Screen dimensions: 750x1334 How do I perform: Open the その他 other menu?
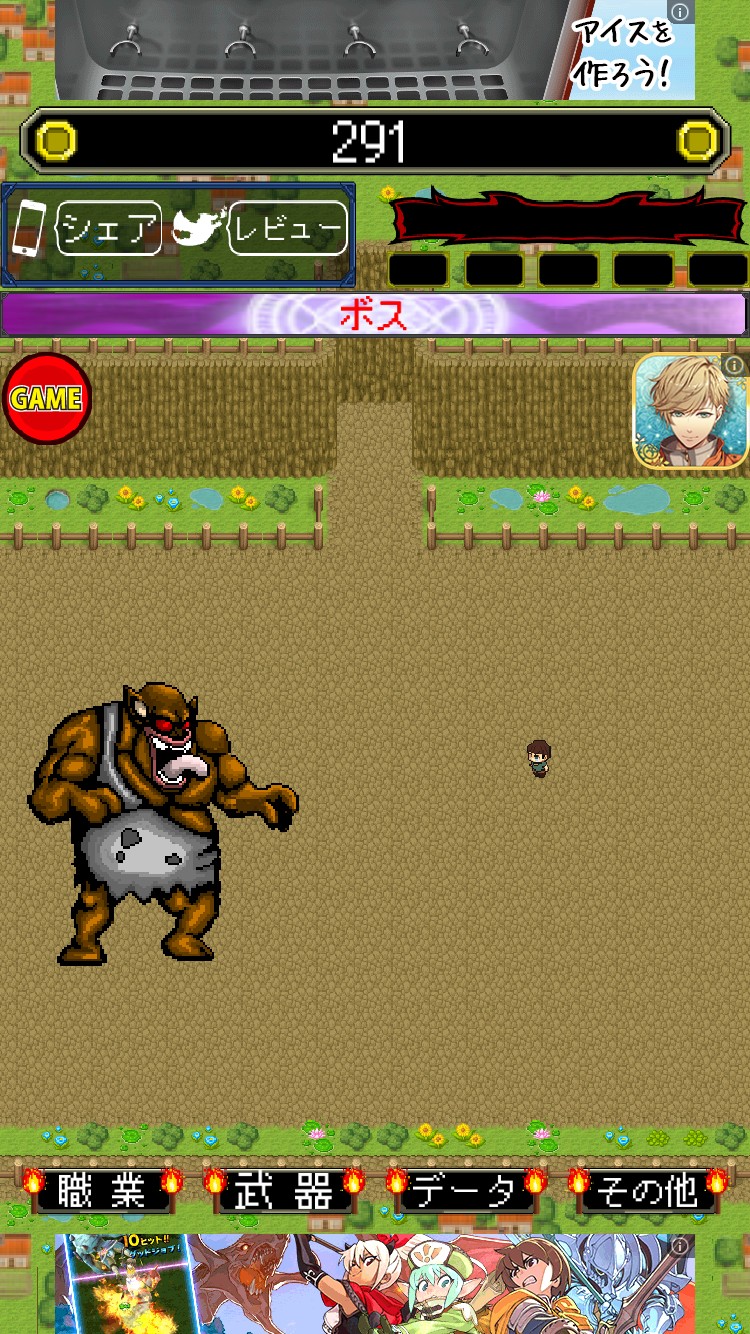[x=647, y=1191]
